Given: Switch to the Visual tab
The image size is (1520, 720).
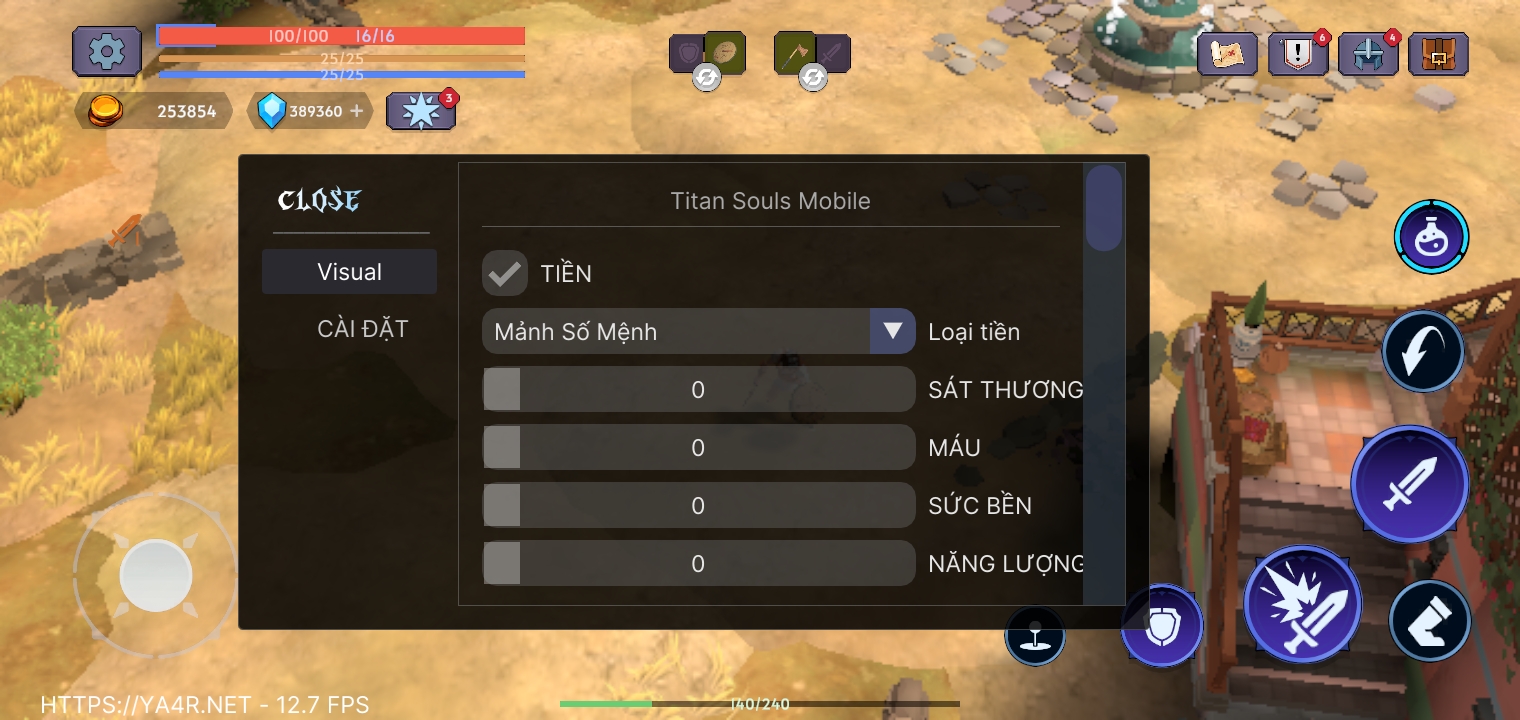Looking at the screenshot, I should [349, 271].
